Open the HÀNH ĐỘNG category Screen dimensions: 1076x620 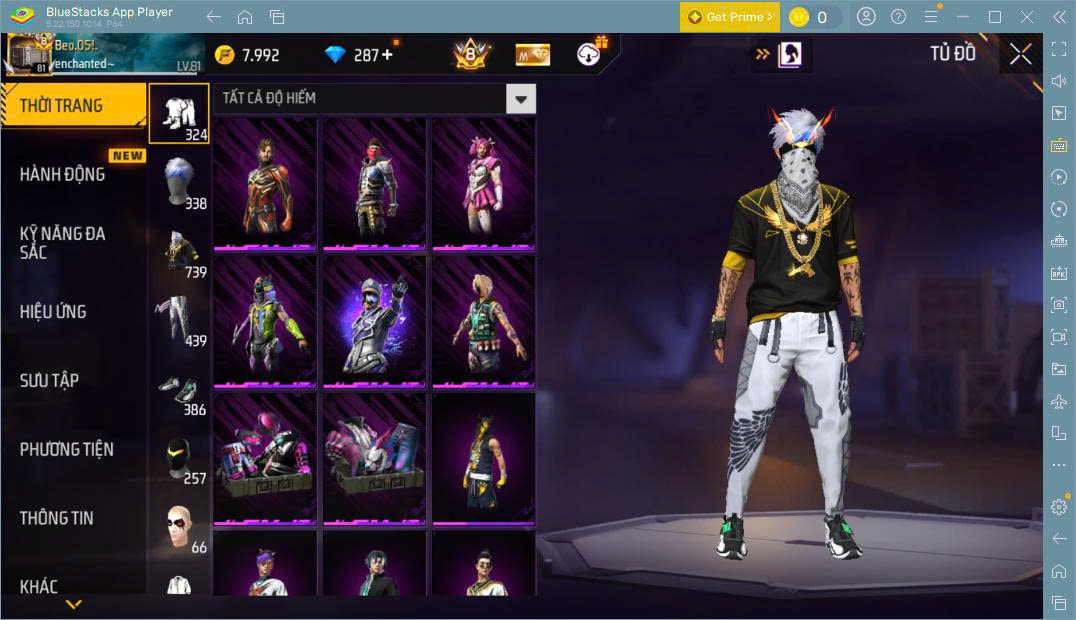point(63,174)
